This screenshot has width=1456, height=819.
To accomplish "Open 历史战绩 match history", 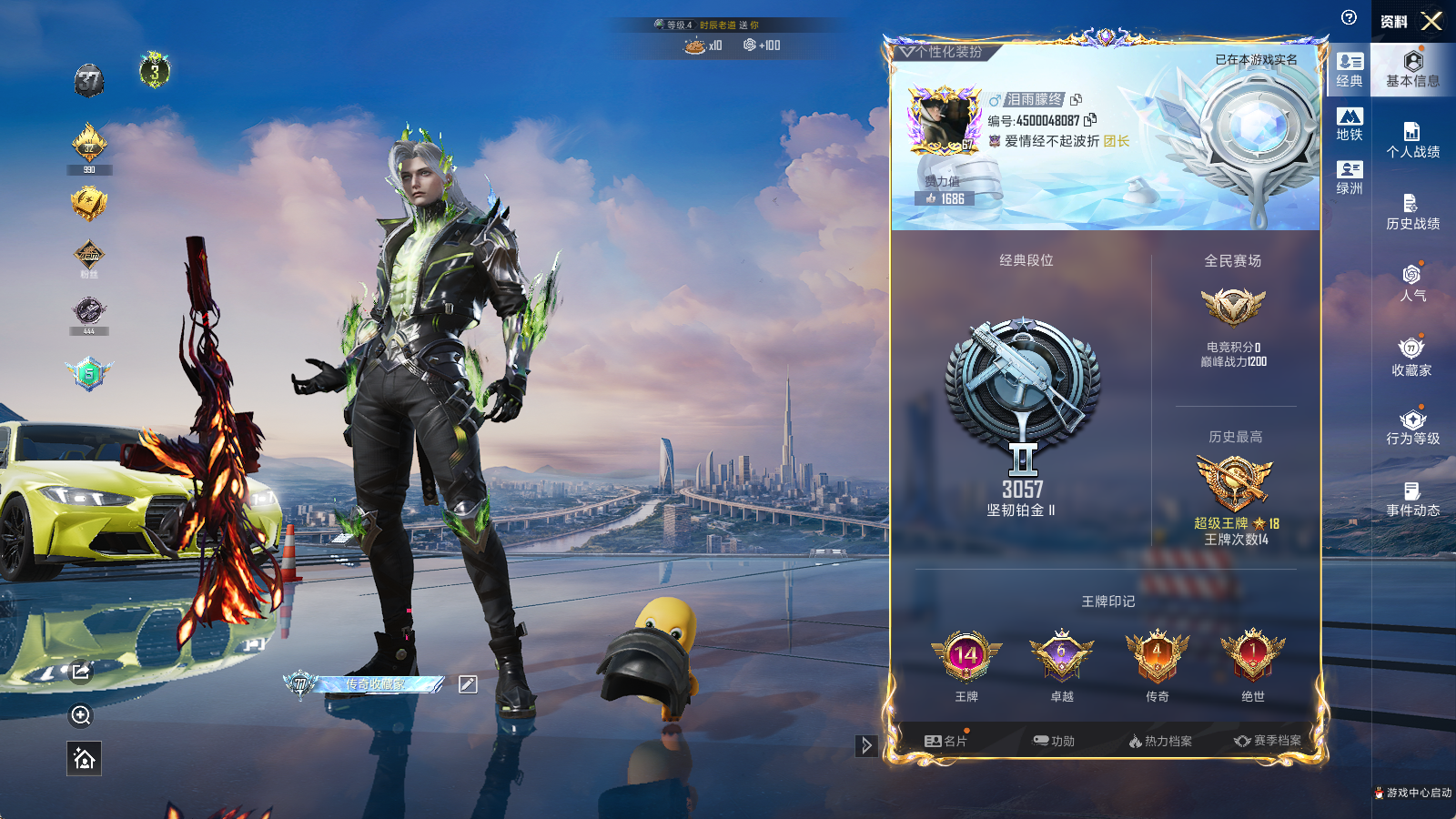I will pos(1412,212).
